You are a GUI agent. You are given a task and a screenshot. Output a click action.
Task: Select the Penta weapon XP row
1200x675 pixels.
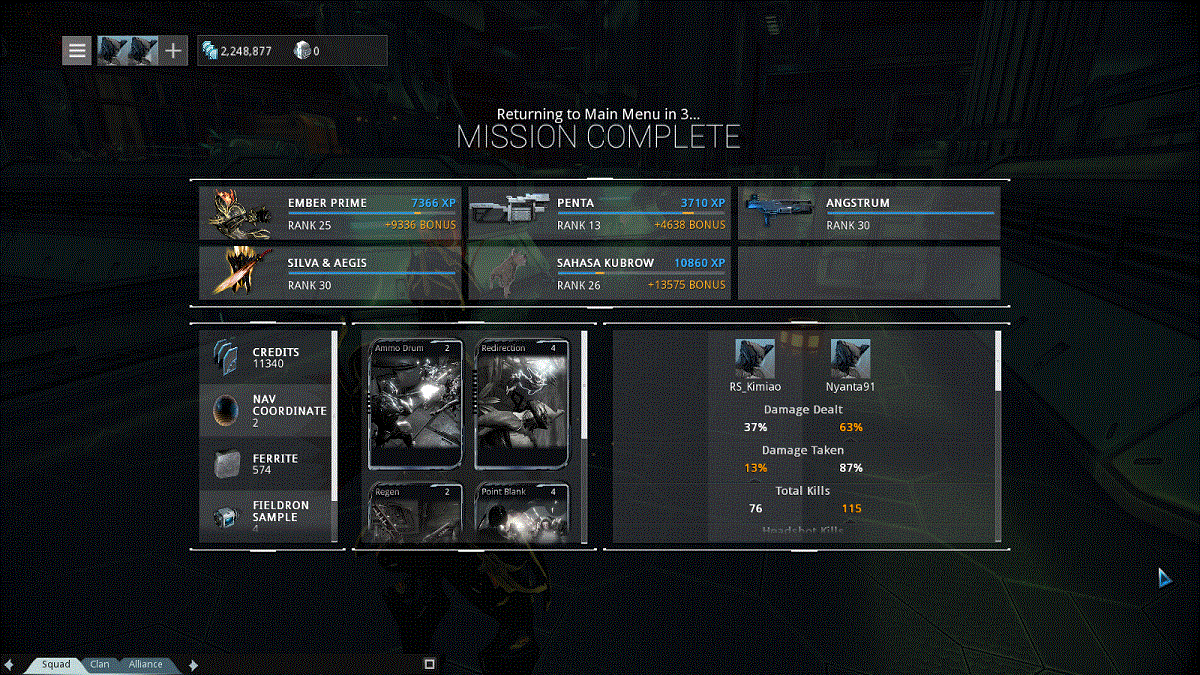click(x=598, y=213)
